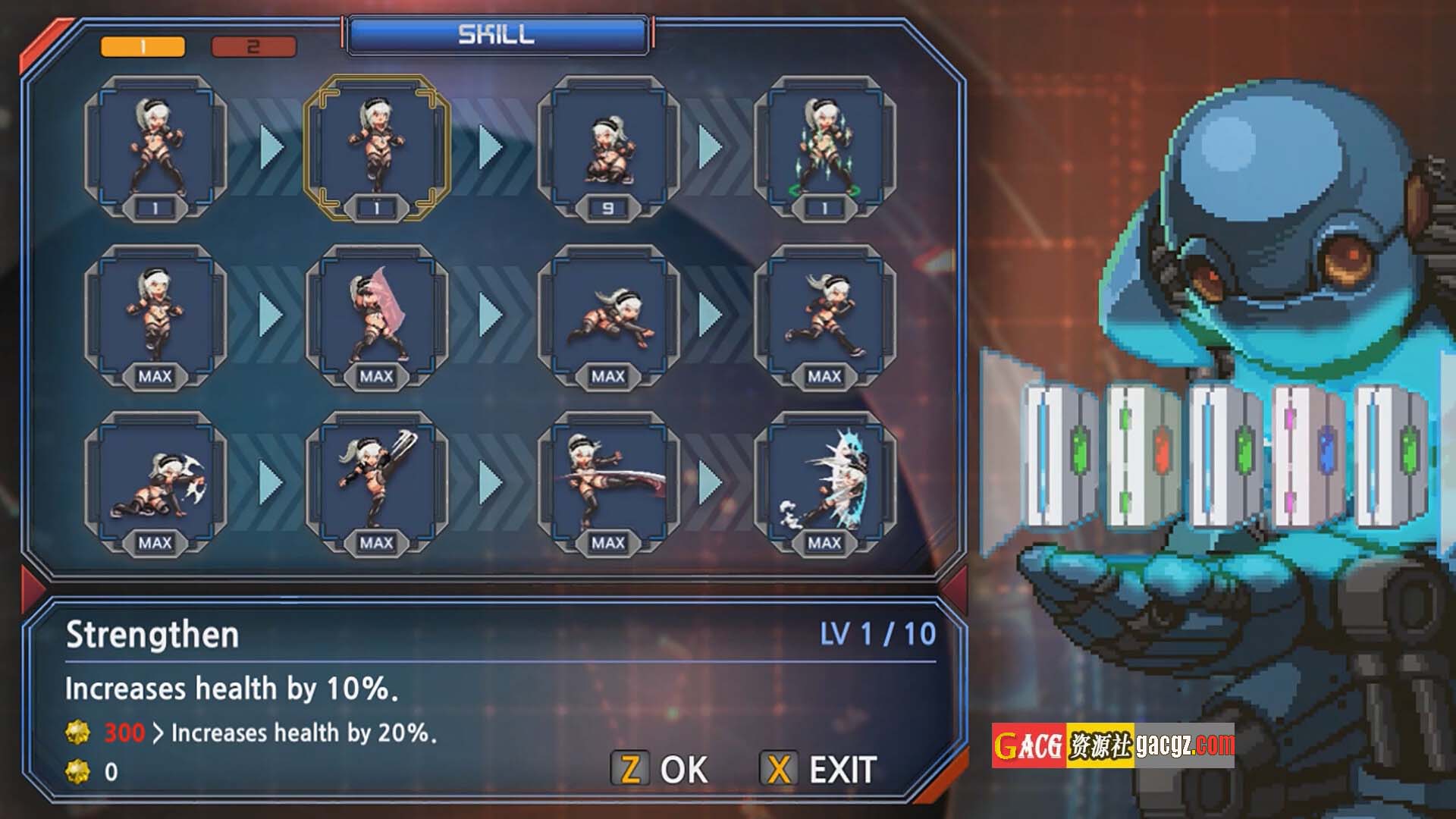Choose the blue spiky burst skill
Image resolution: width=1456 pixels, height=819 pixels.
(x=825, y=483)
